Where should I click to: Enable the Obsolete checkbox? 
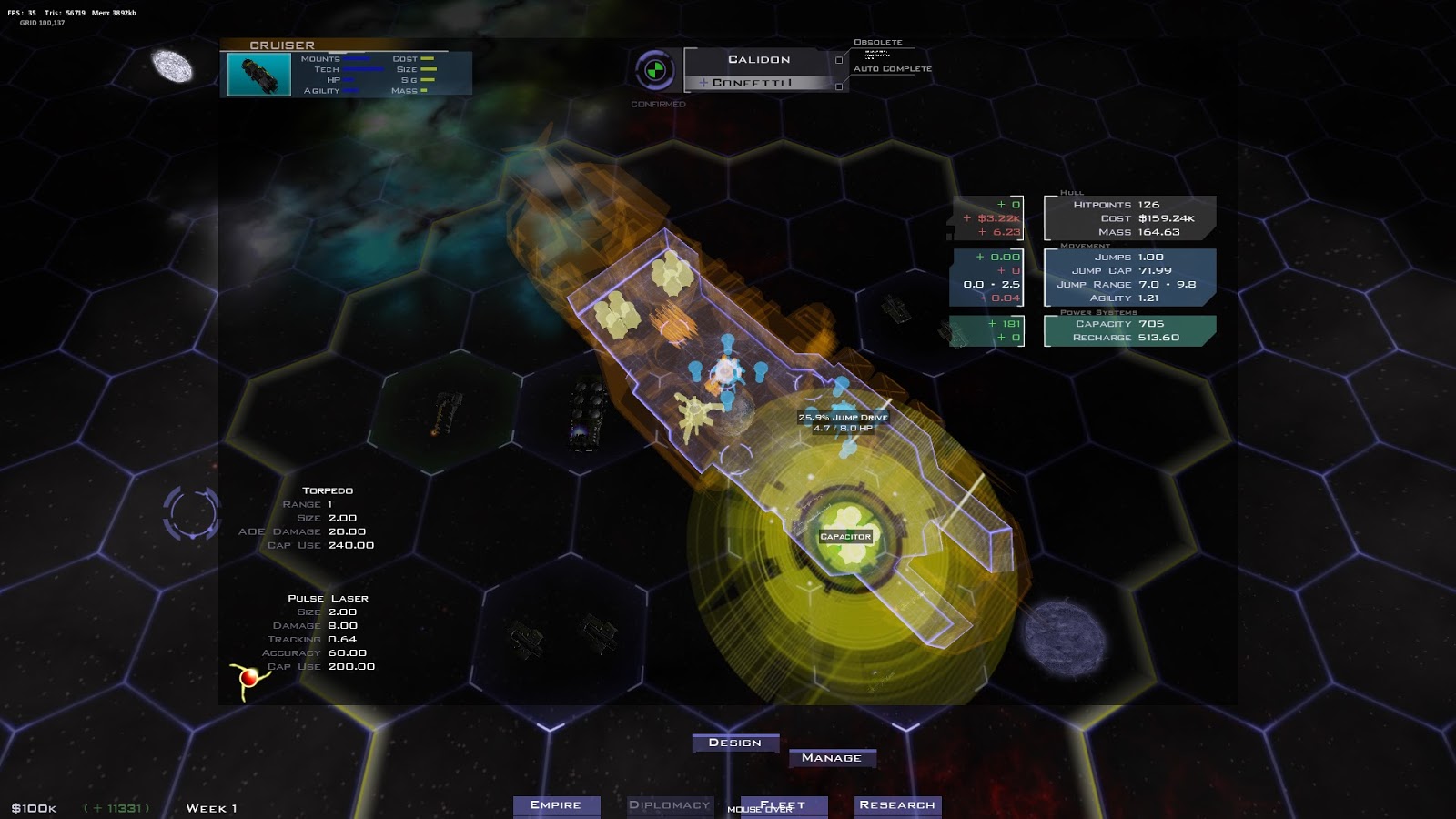pos(839,61)
